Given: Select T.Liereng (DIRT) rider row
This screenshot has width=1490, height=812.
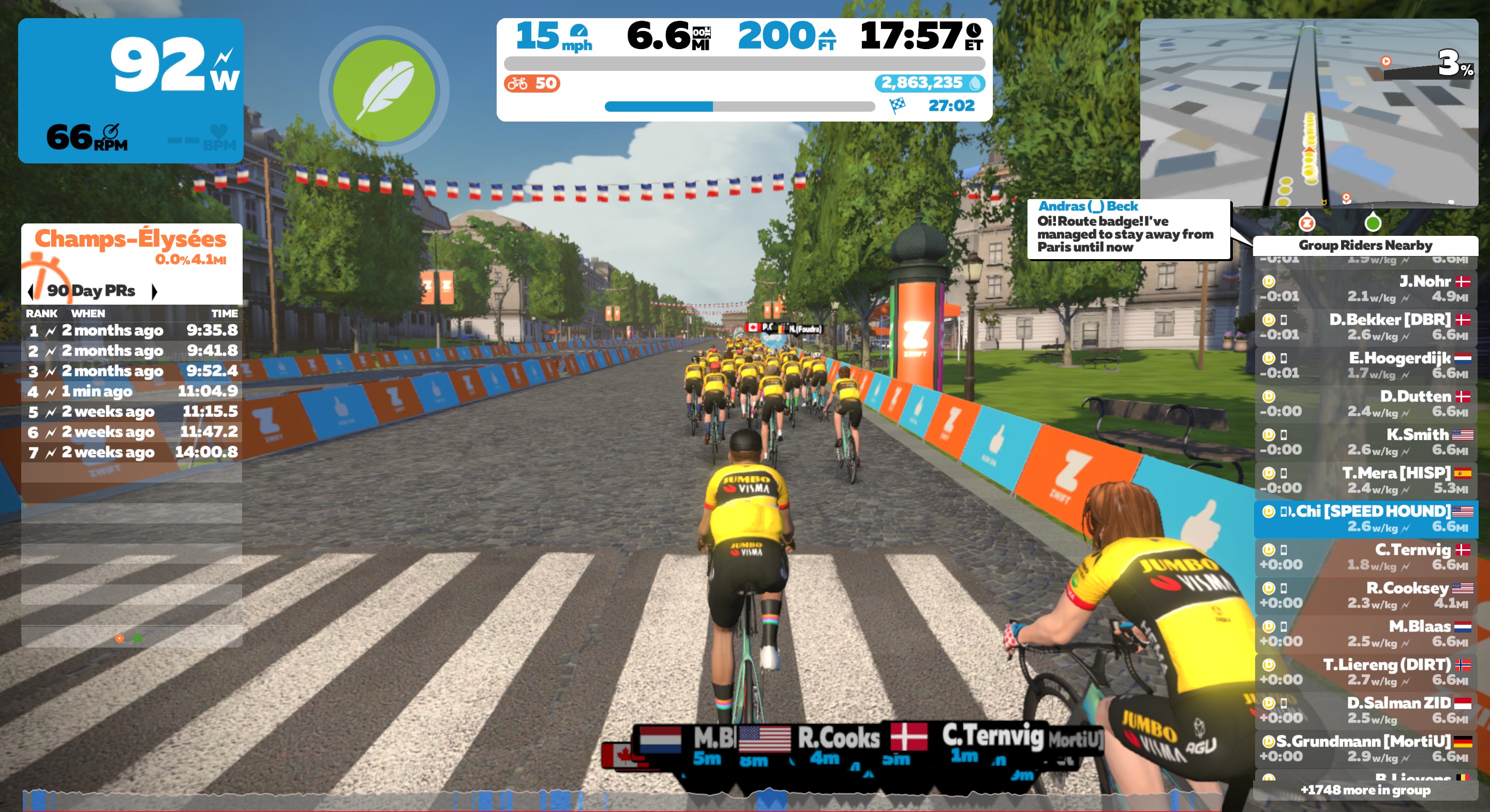Looking at the screenshot, I should (x=1365, y=671).
